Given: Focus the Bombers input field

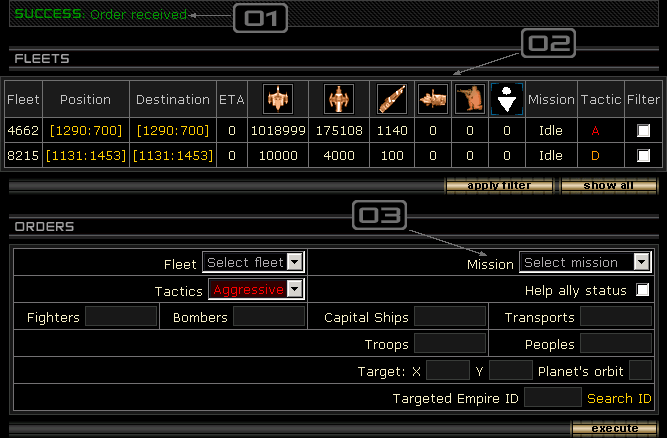Looking at the screenshot, I should pos(269,317).
